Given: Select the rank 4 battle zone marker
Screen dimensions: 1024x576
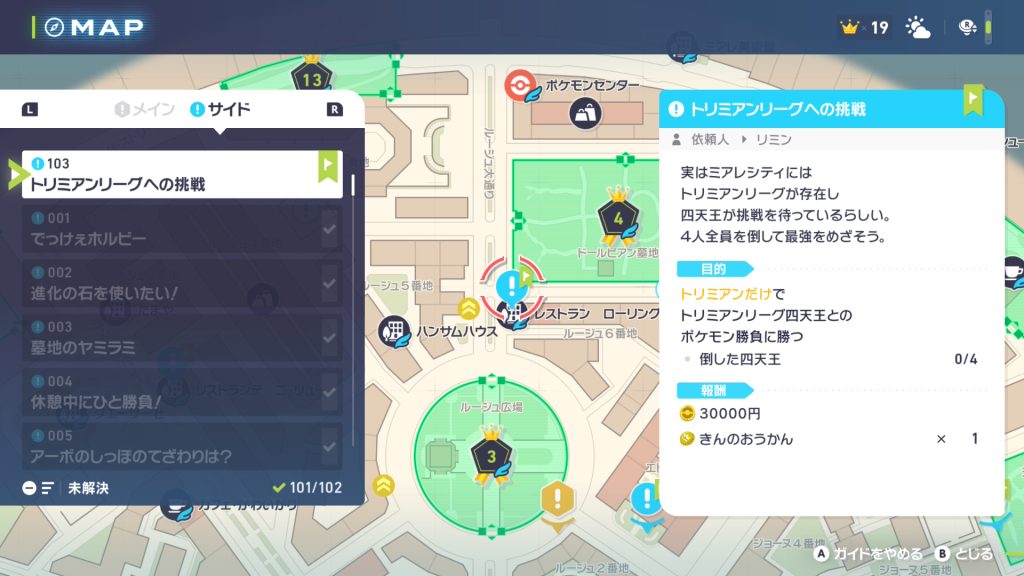Looking at the screenshot, I should 618,215.
